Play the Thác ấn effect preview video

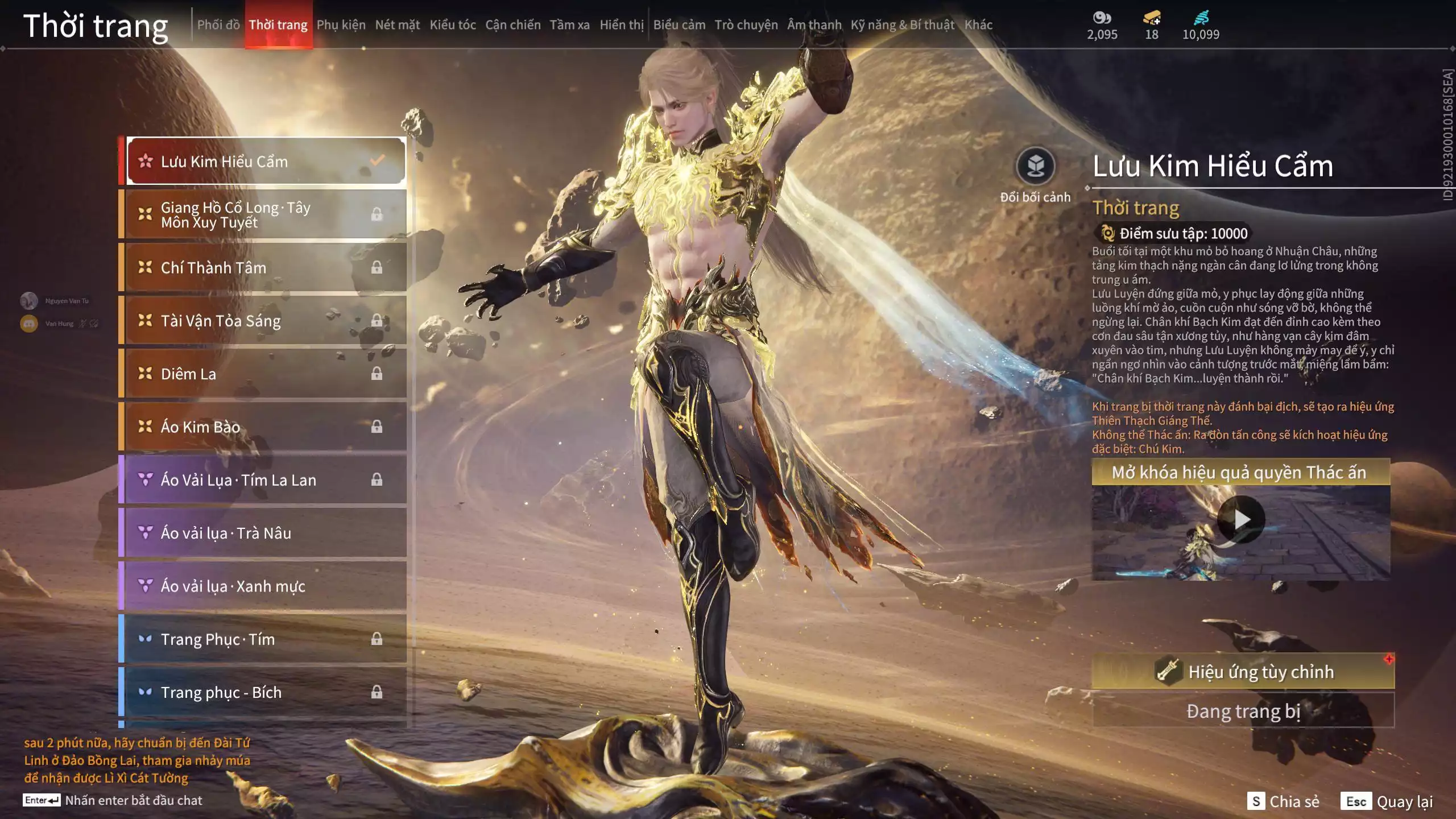(1241, 519)
